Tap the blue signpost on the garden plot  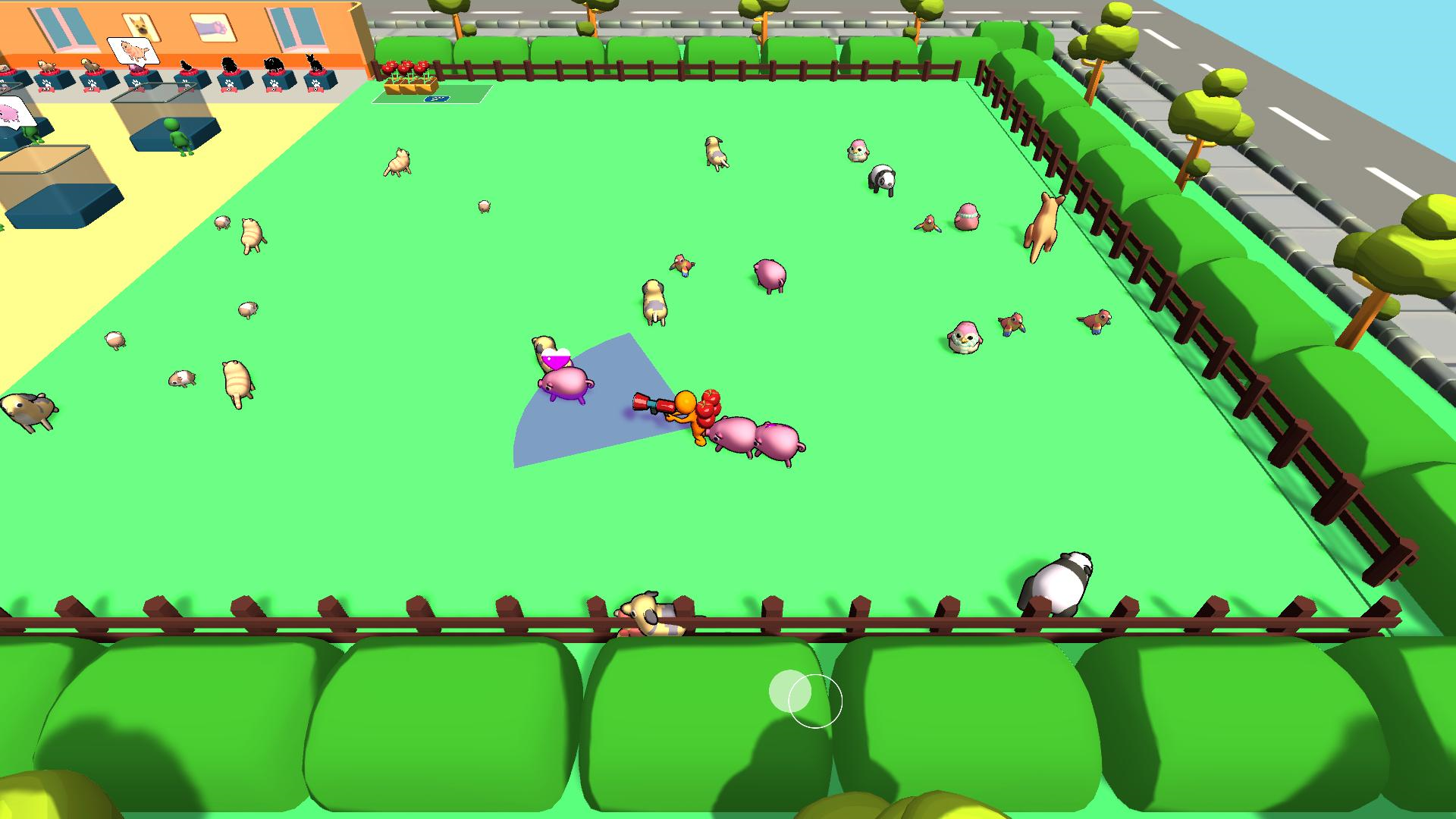(436, 99)
